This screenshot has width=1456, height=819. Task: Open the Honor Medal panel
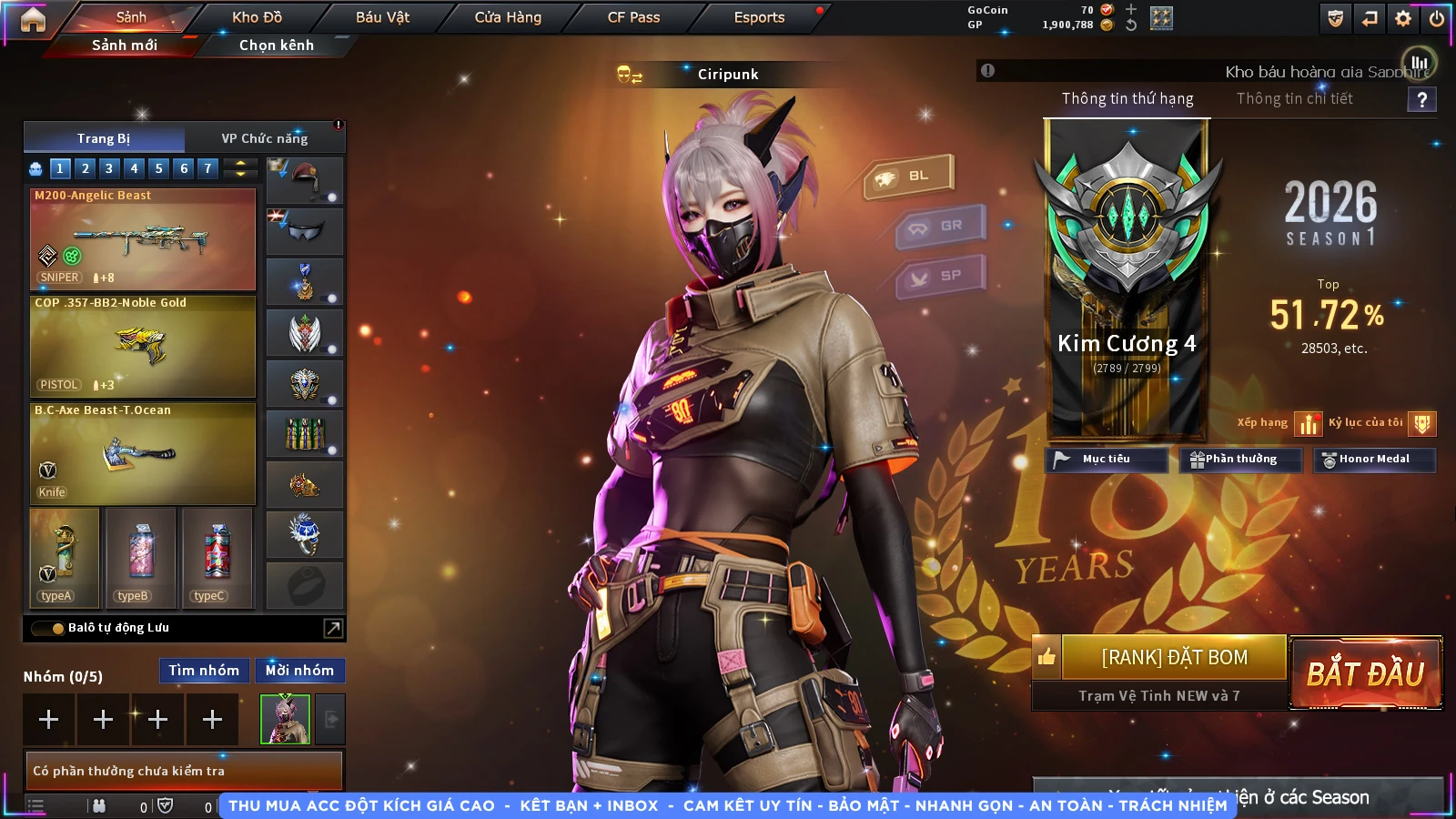click(x=1373, y=460)
